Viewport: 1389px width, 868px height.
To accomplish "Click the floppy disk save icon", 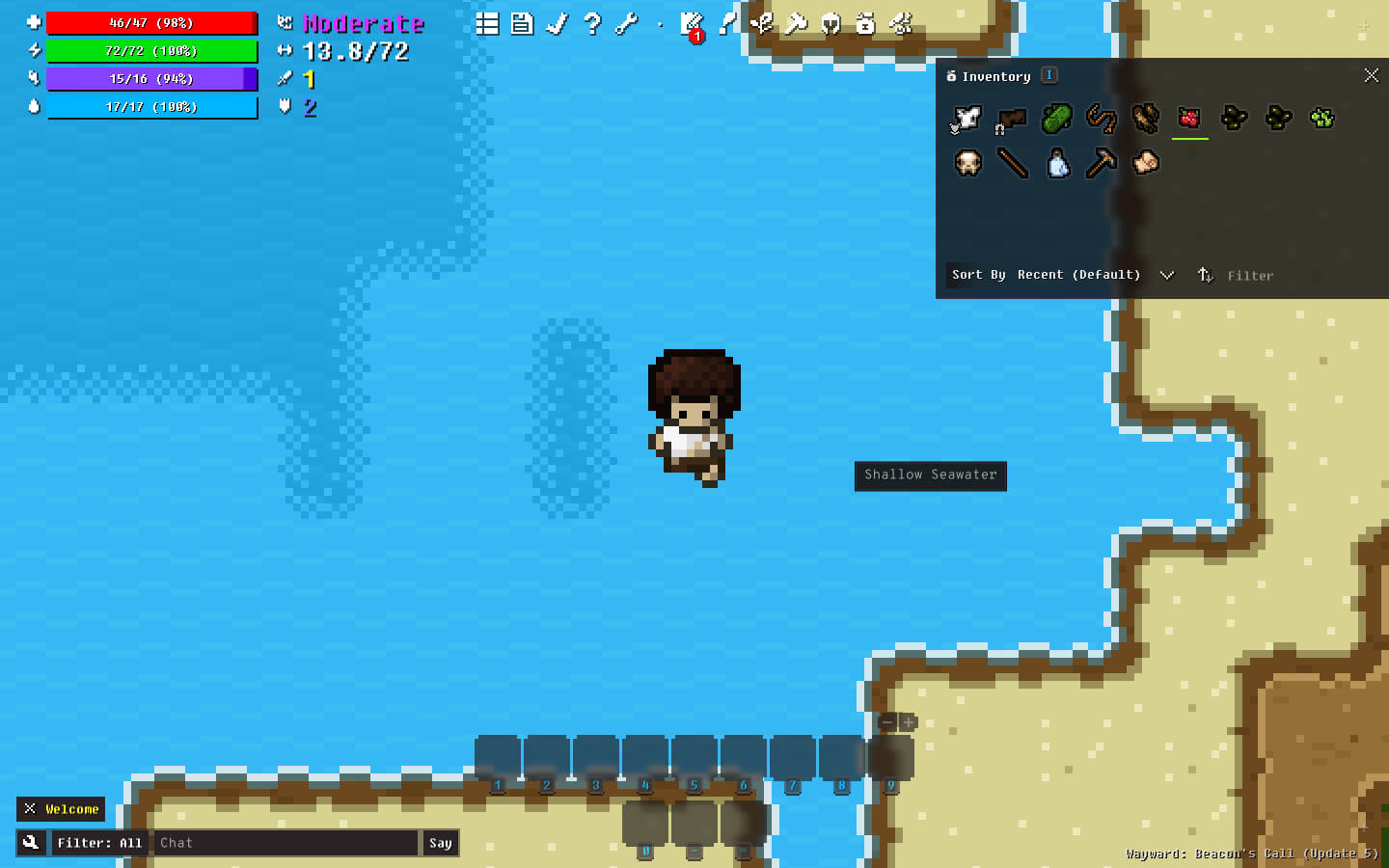I will click(x=522, y=24).
